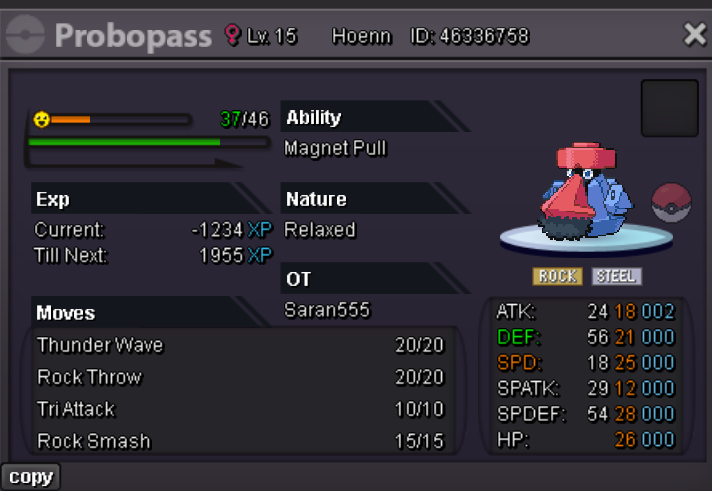
Task: Pick the Rock Smash move row
Action: [x=240, y=441]
